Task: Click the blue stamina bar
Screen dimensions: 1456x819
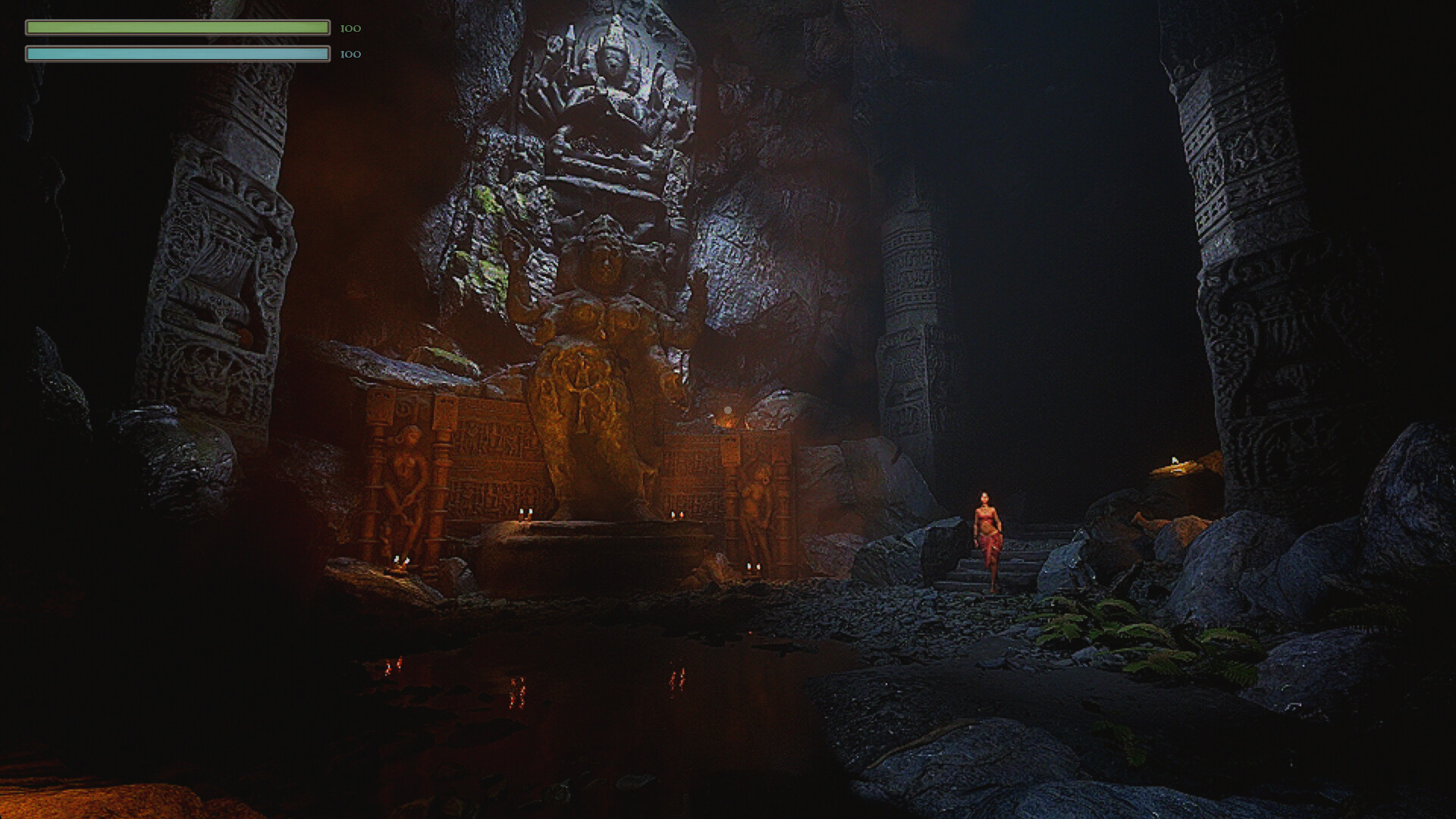Action: [178, 53]
